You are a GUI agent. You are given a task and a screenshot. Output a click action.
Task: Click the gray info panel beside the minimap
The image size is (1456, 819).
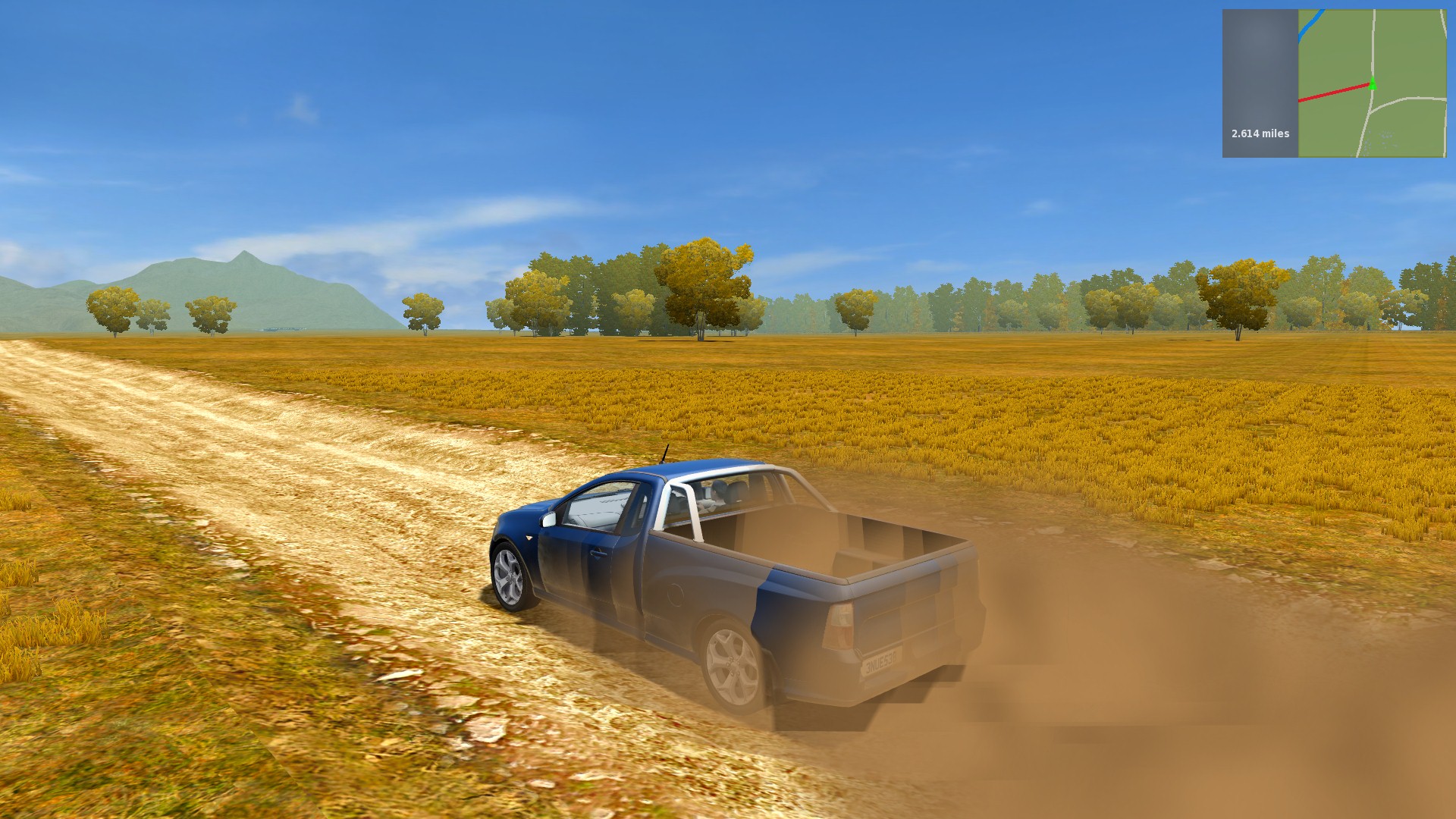tap(1258, 61)
